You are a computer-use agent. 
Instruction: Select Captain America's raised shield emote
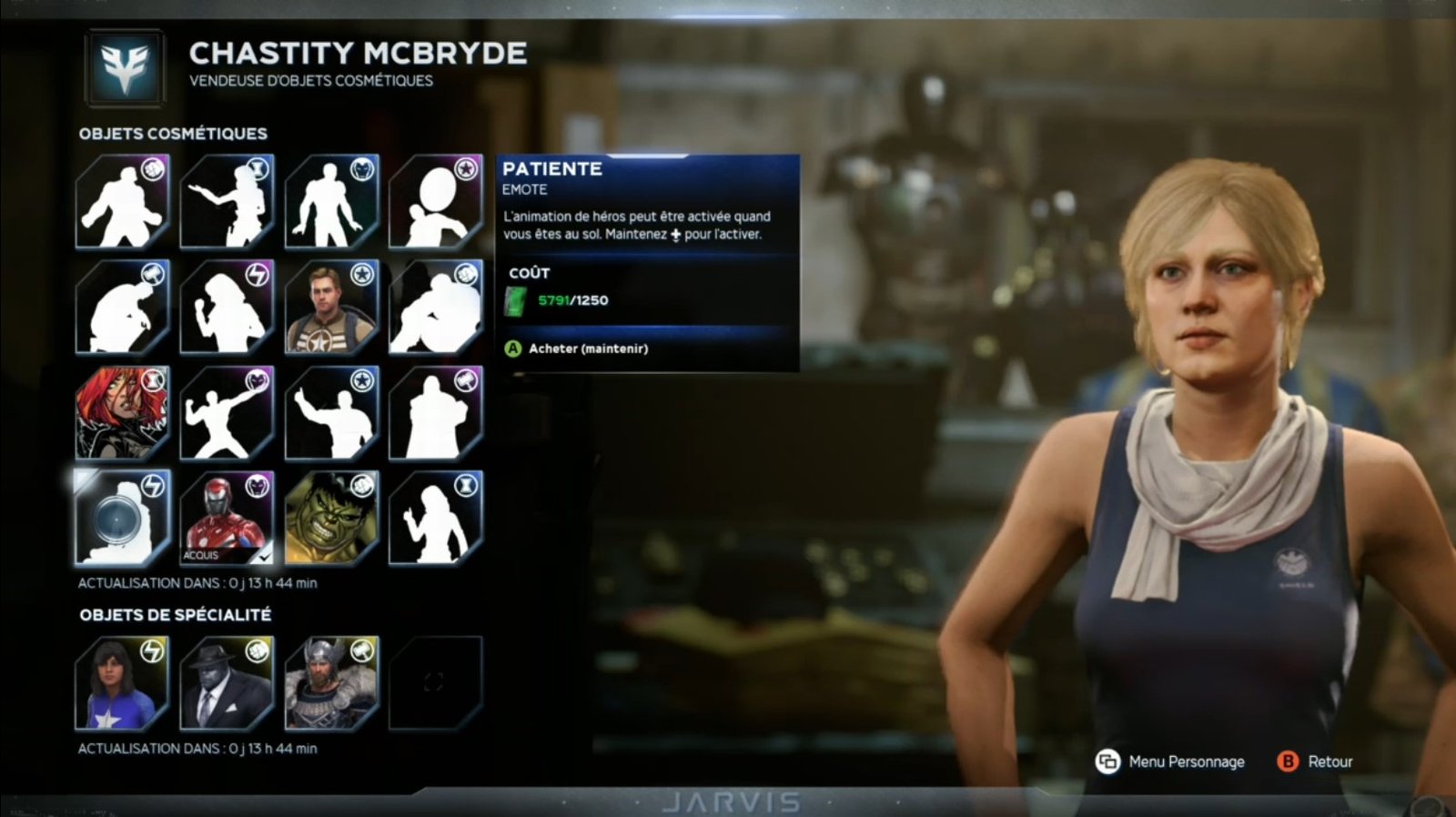[435, 202]
